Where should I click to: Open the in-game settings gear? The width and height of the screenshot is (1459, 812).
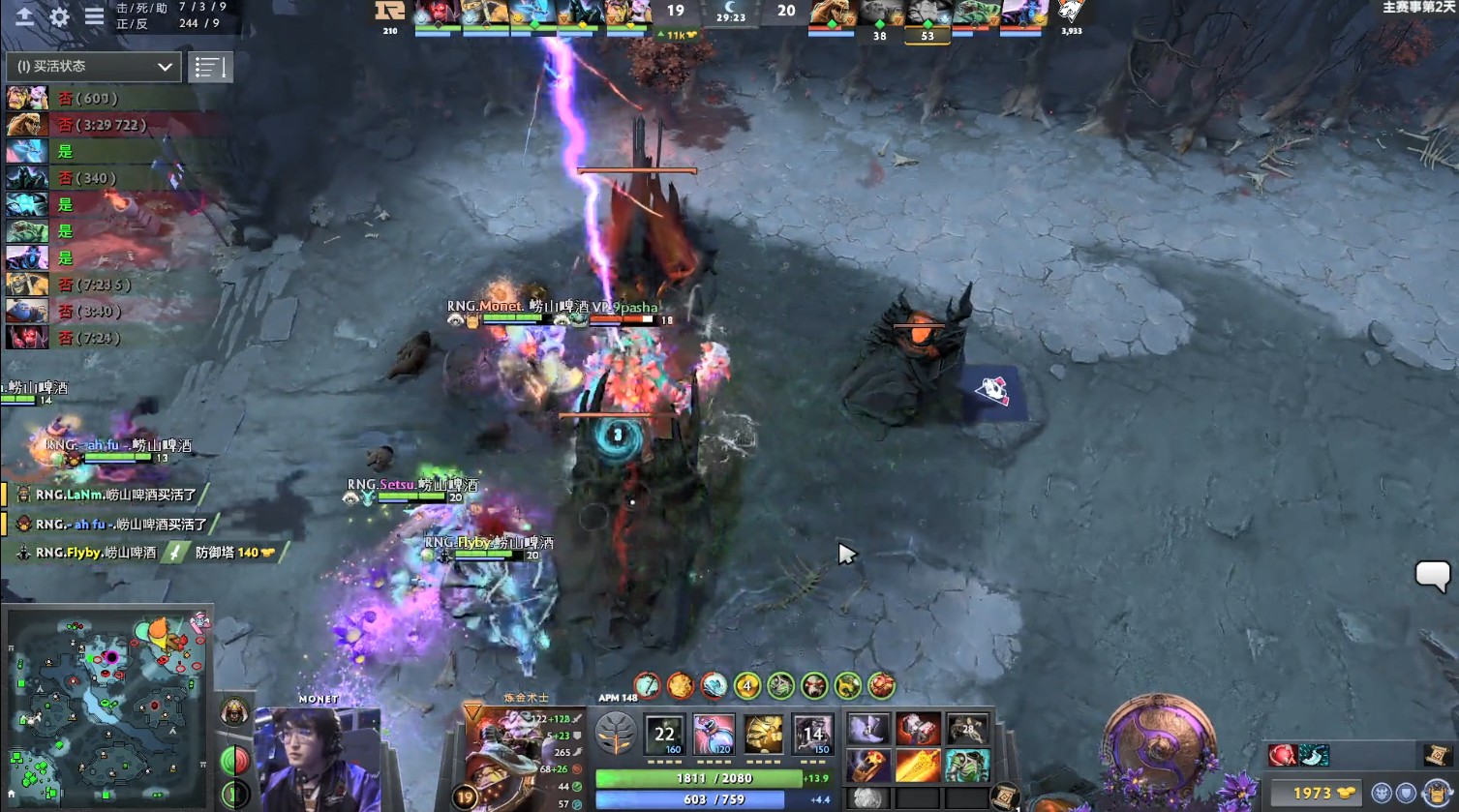coord(60,16)
